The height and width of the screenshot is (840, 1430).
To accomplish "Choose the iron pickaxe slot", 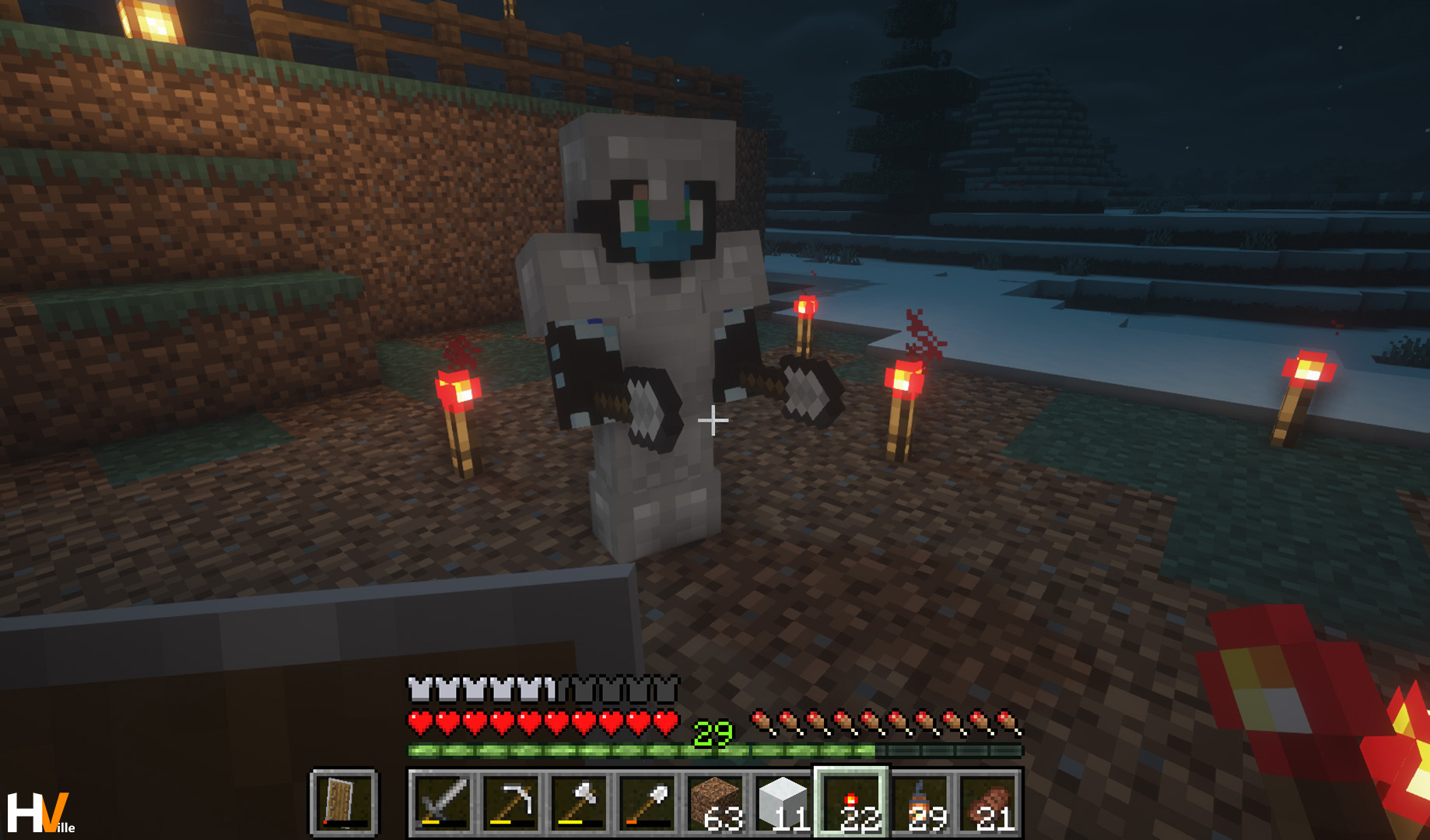I will click(x=510, y=803).
